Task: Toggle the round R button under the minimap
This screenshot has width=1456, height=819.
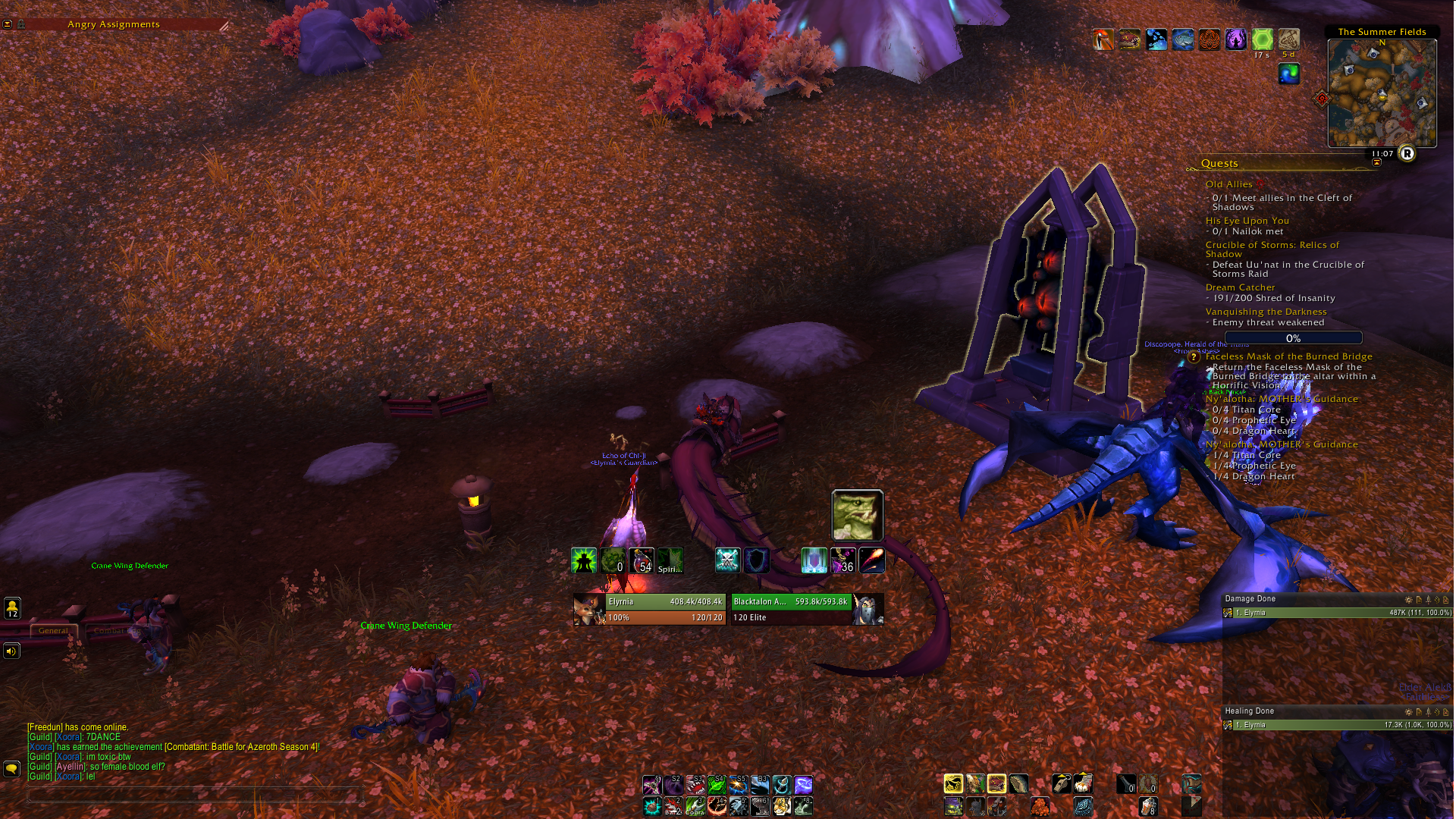Action: click(x=1407, y=154)
